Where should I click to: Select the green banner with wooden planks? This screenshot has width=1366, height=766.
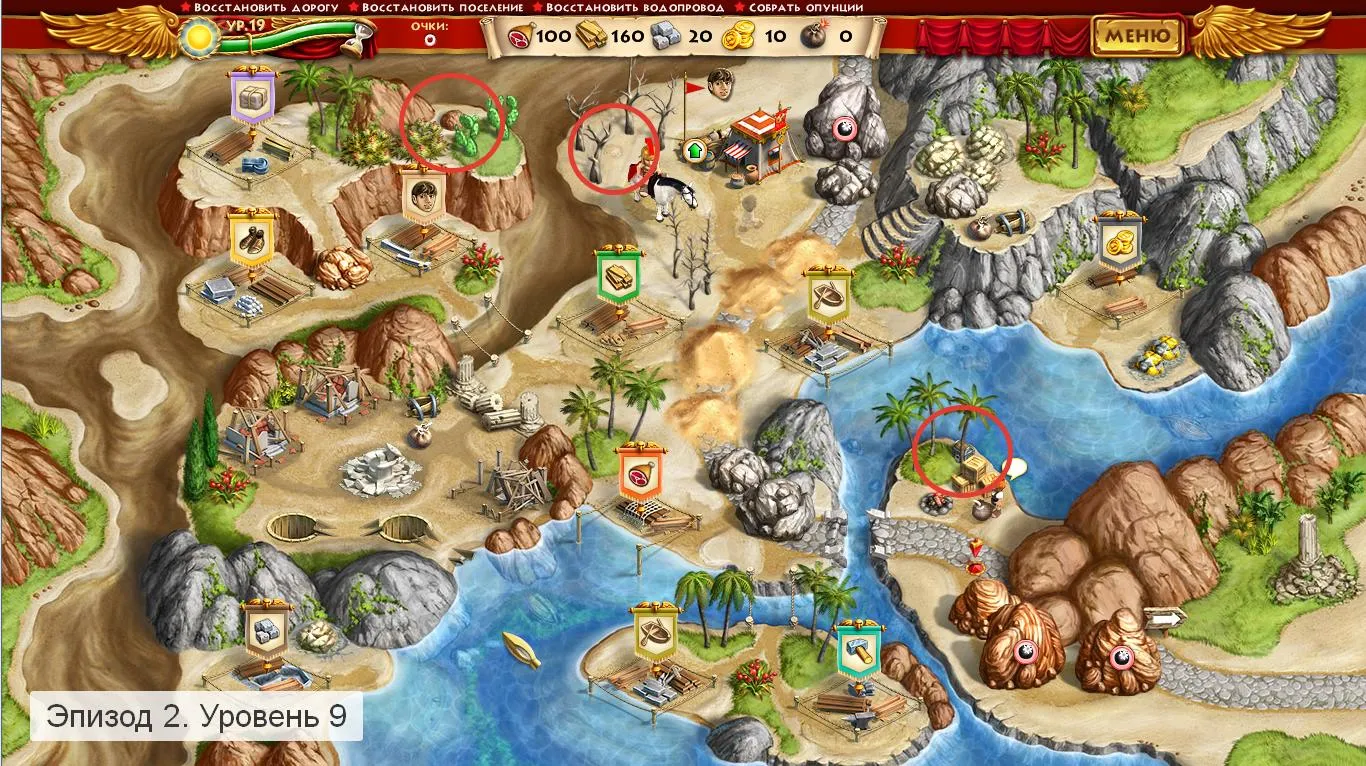point(616,274)
